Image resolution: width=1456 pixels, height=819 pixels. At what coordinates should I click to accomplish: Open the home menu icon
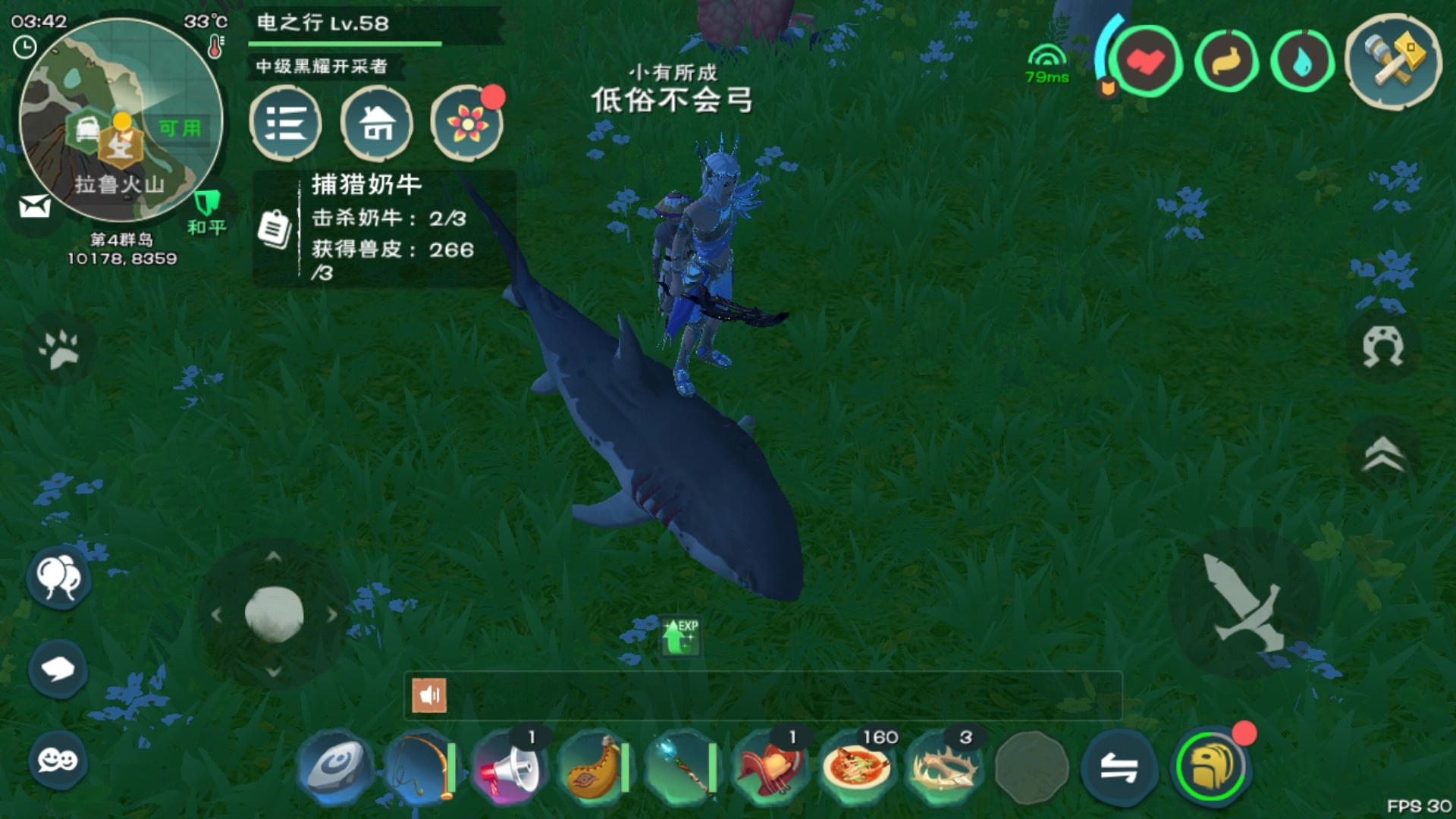[x=377, y=124]
